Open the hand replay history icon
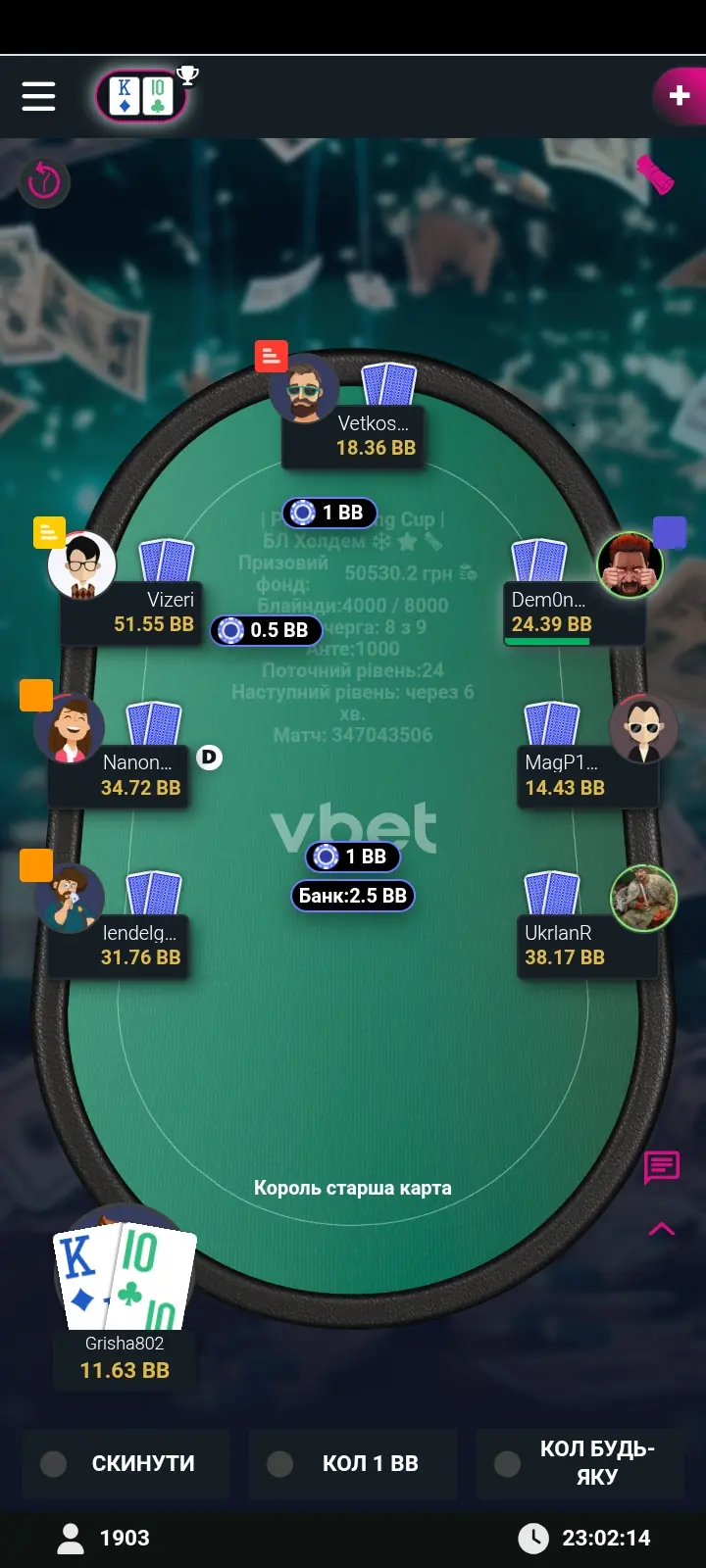Image resolution: width=706 pixels, height=1568 pixels. pyautogui.click(x=44, y=181)
